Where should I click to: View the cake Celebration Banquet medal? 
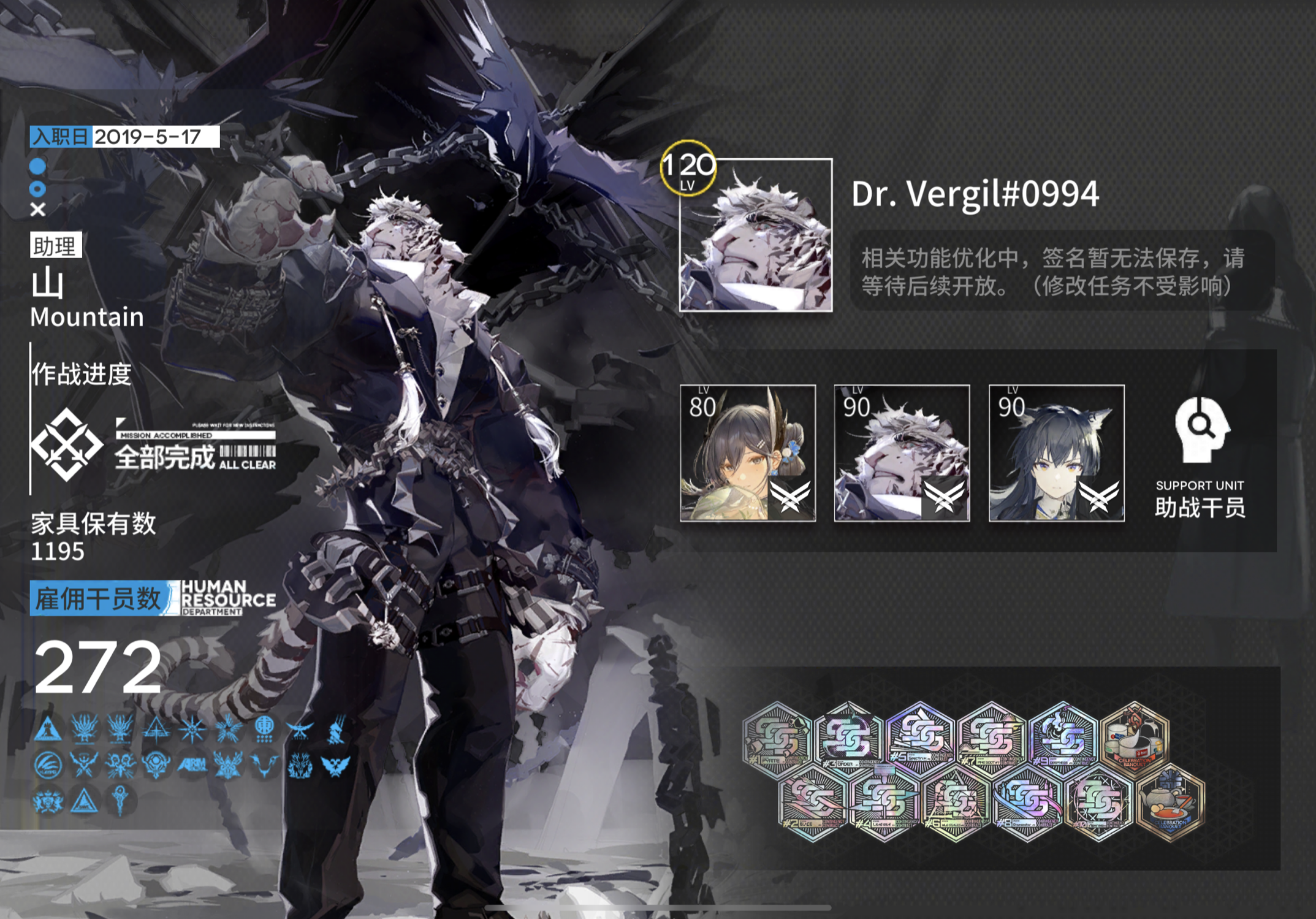[1135, 738]
